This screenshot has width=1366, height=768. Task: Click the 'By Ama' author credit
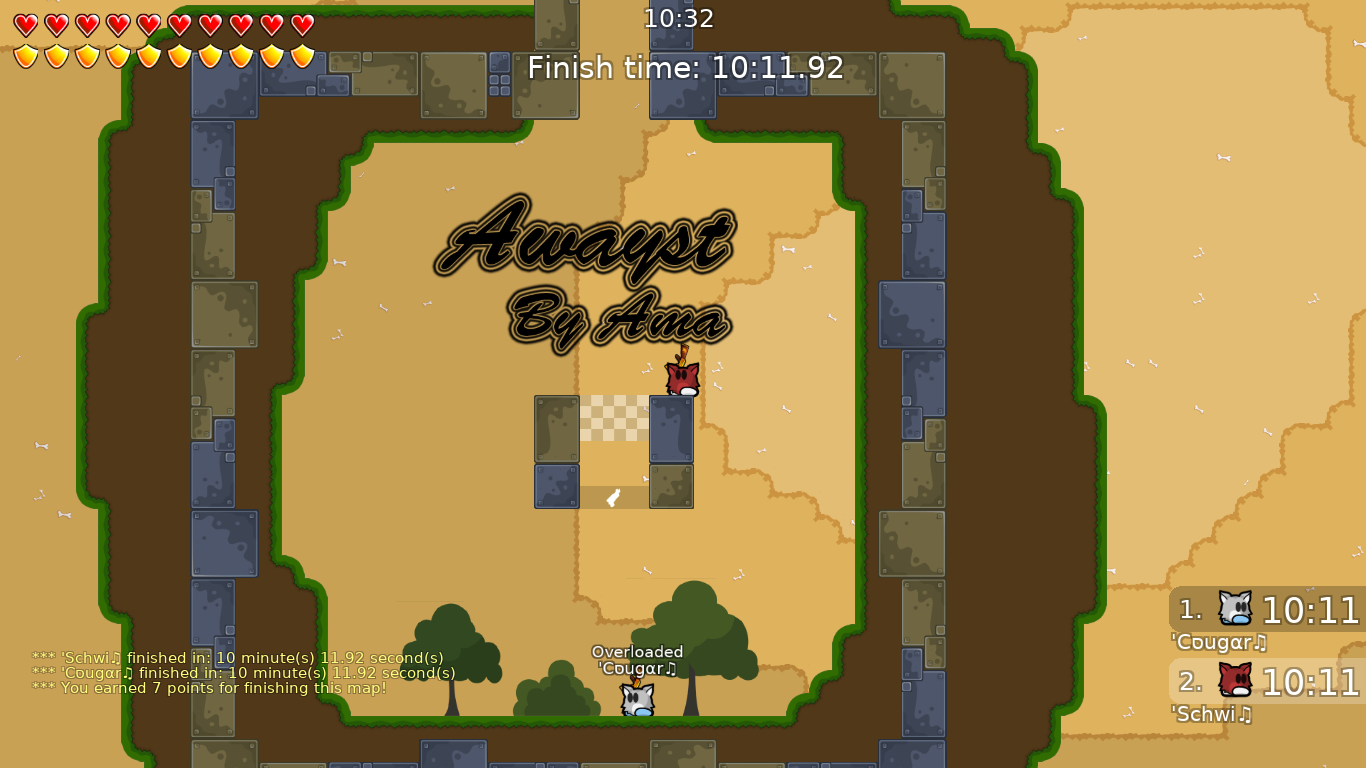click(x=615, y=318)
